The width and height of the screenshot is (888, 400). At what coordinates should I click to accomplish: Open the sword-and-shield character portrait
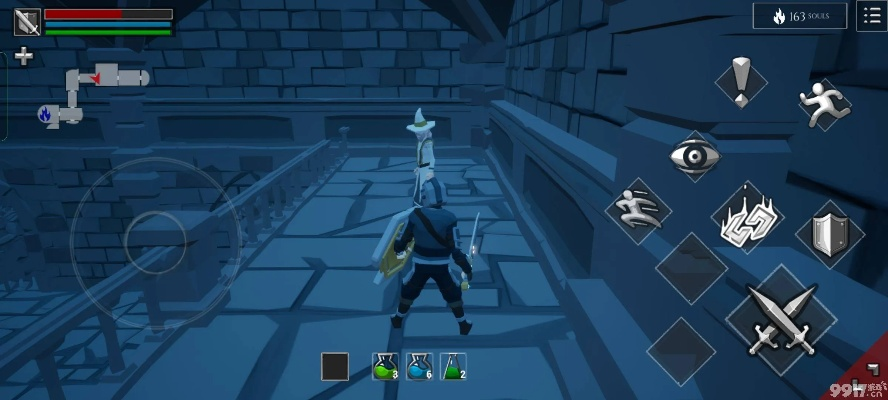coord(27,21)
